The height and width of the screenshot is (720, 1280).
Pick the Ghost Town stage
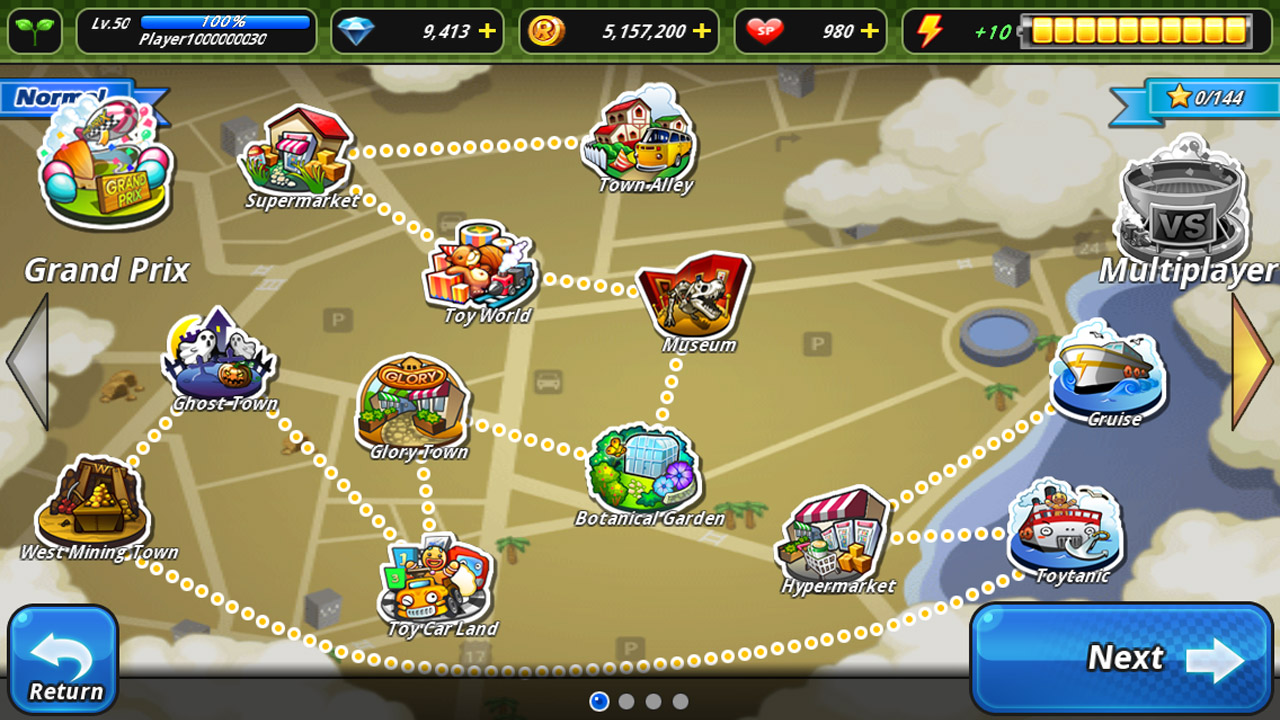coord(220,355)
